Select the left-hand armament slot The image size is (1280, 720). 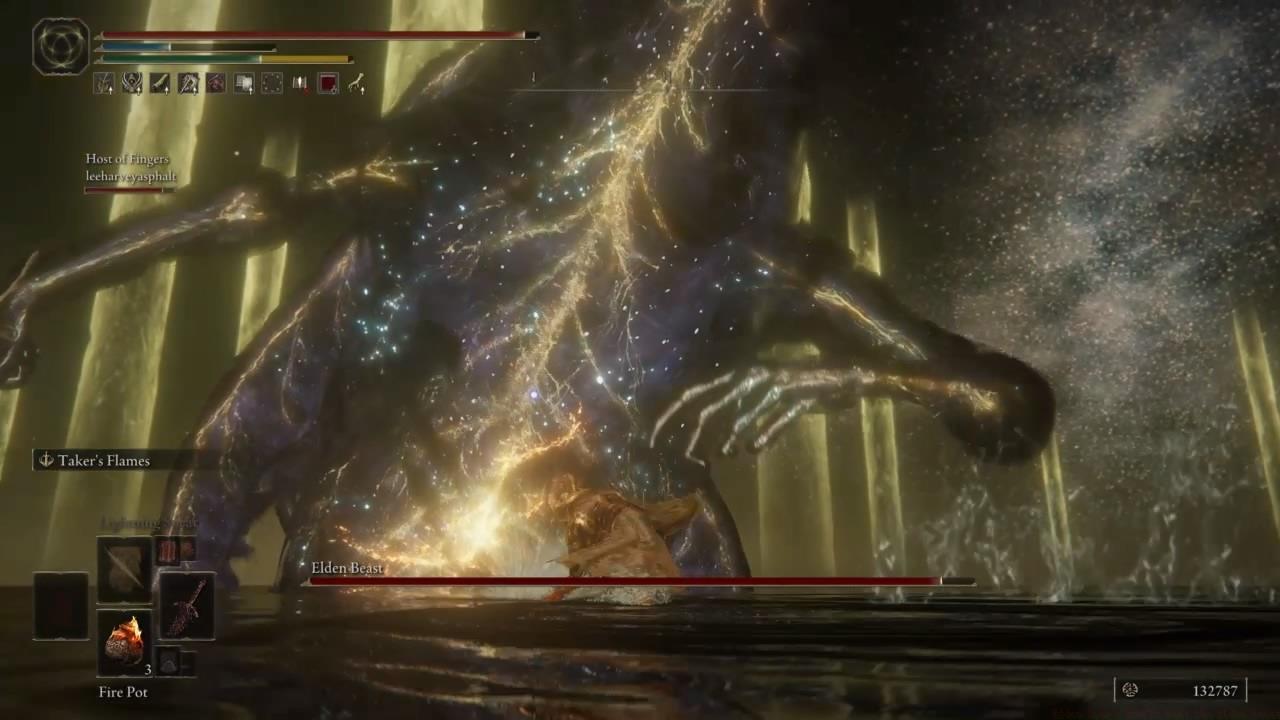point(62,605)
